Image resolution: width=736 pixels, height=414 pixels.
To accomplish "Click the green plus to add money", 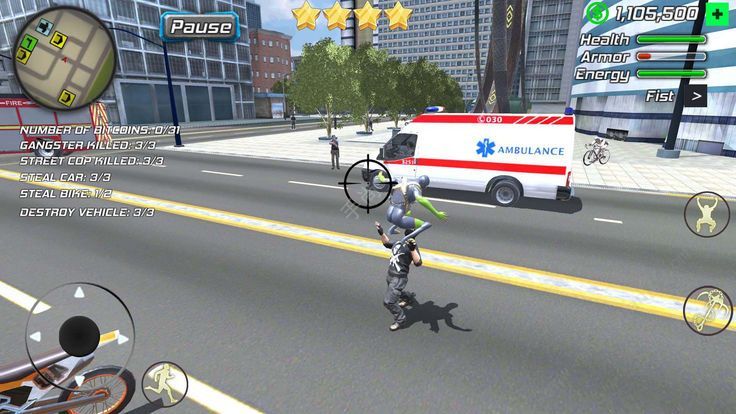I will coord(715,14).
